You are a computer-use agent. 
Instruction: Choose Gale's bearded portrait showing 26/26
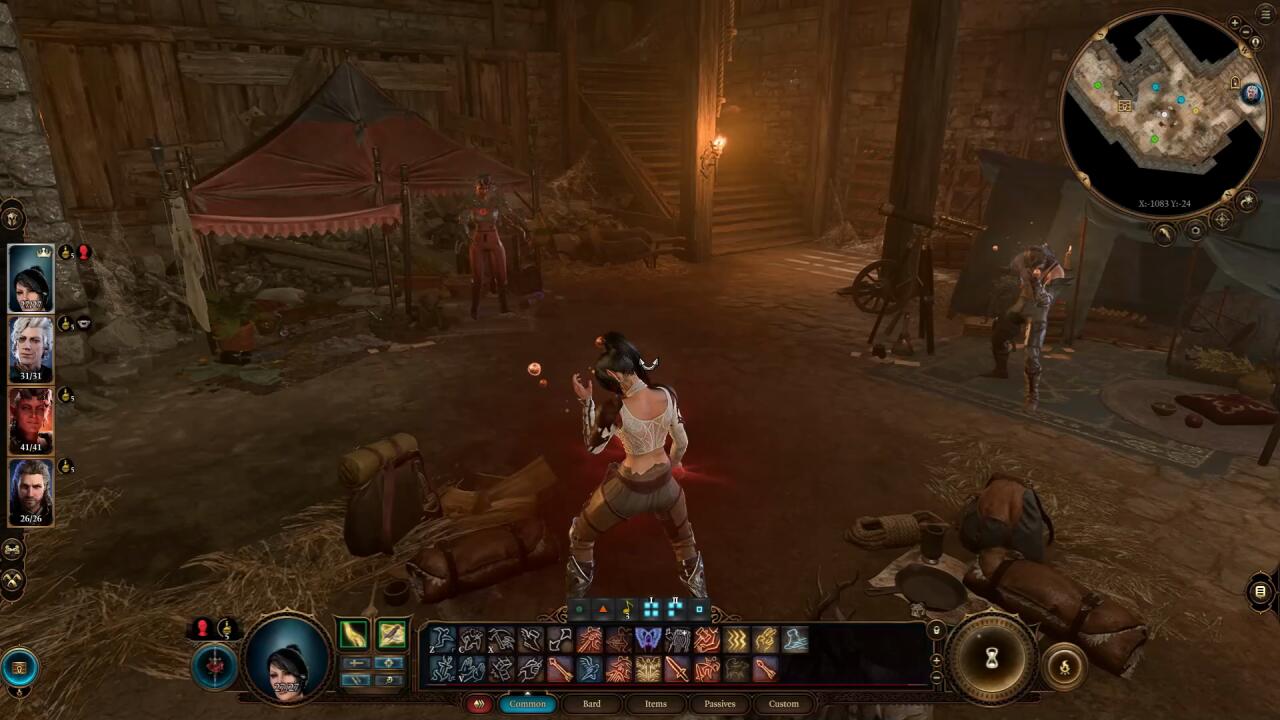tap(31, 490)
